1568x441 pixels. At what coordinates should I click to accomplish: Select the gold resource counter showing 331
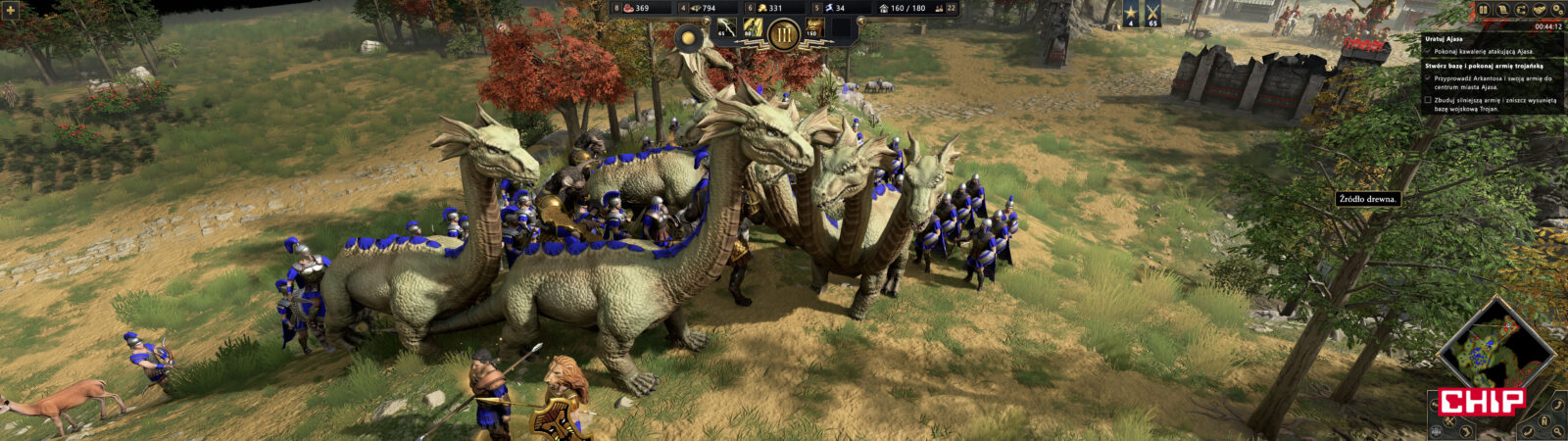(x=767, y=8)
